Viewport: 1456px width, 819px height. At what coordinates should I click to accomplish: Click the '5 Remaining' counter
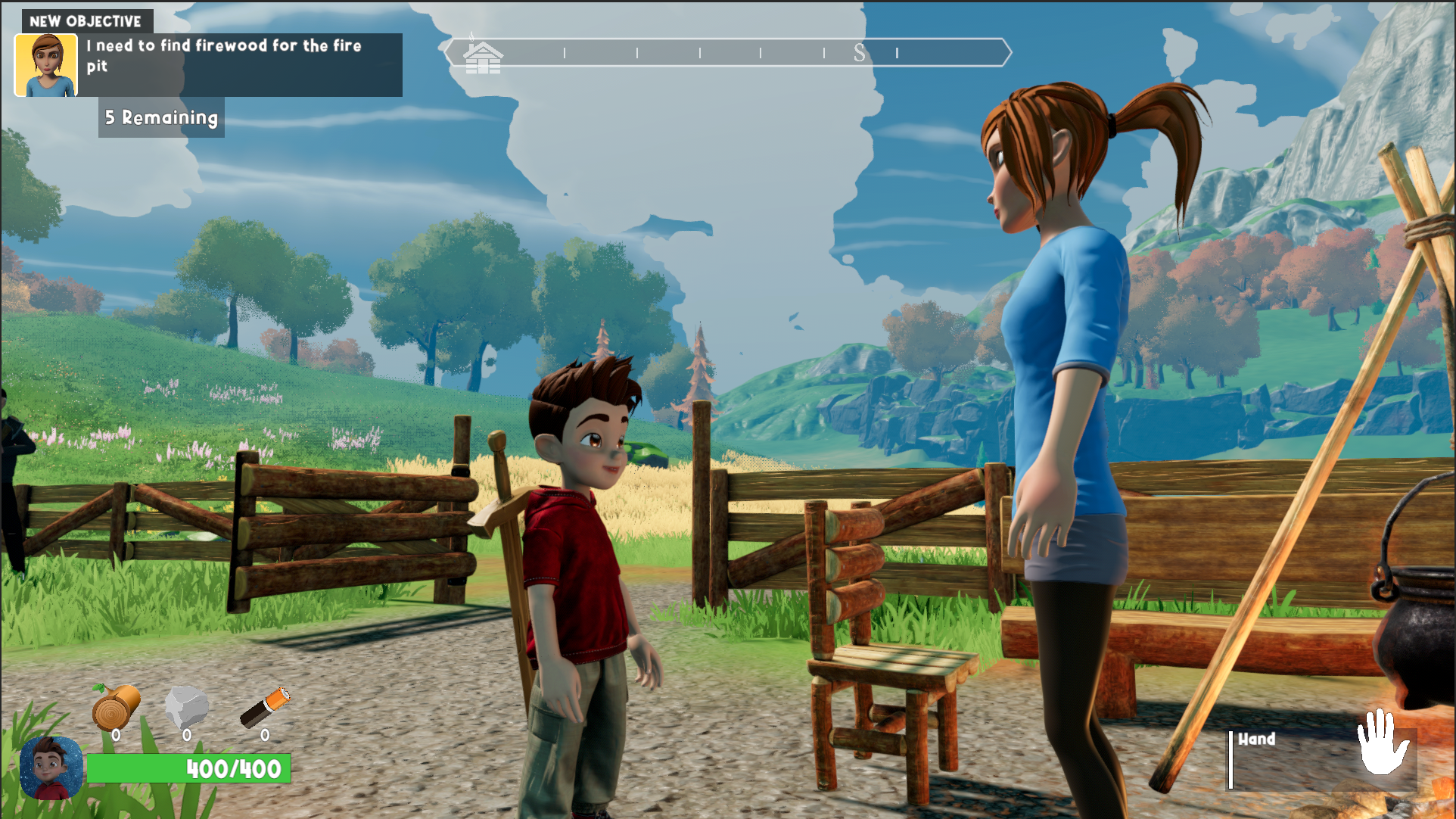click(x=160, y=118)
